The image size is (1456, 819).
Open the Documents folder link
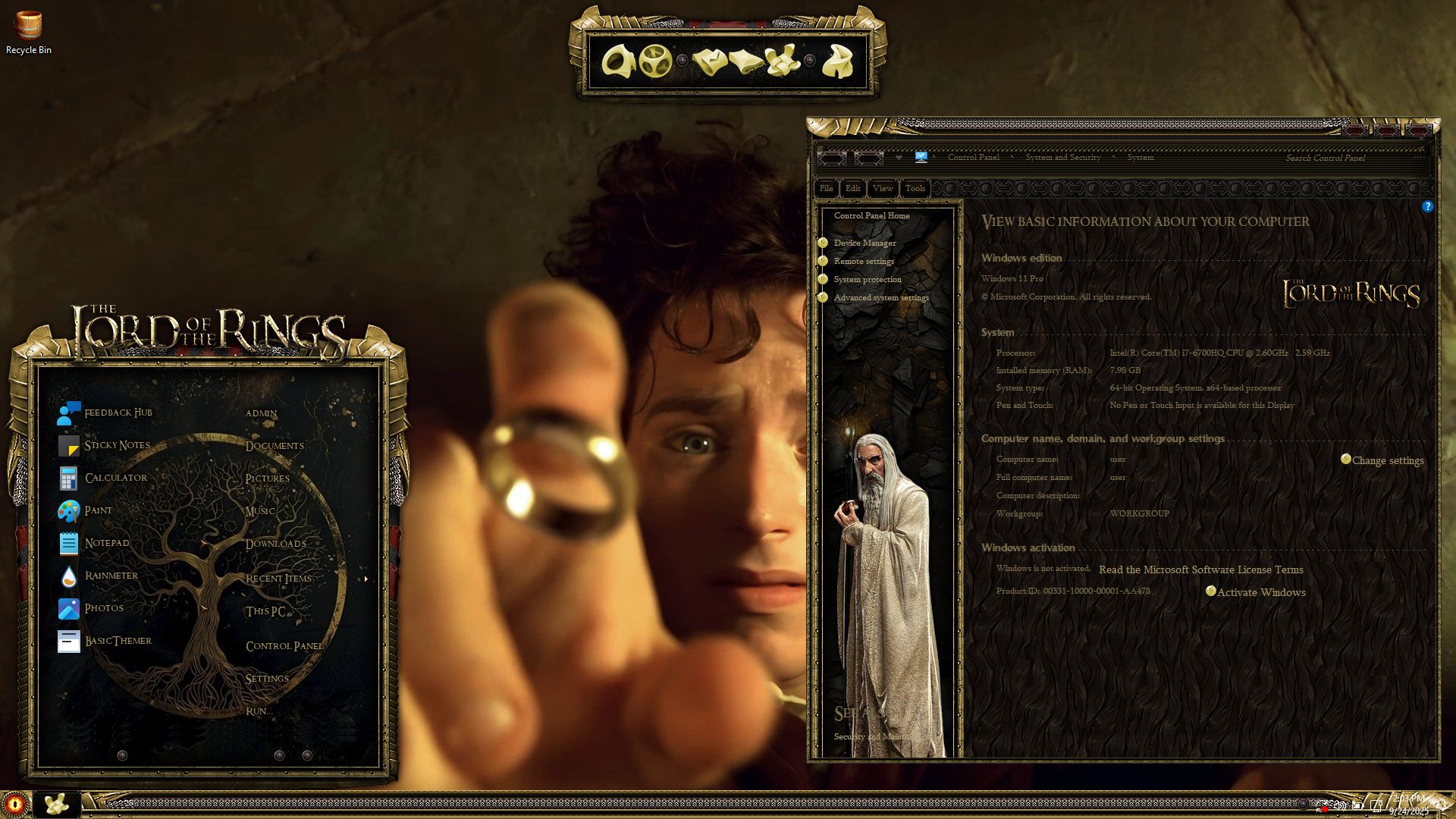(274, 446)
